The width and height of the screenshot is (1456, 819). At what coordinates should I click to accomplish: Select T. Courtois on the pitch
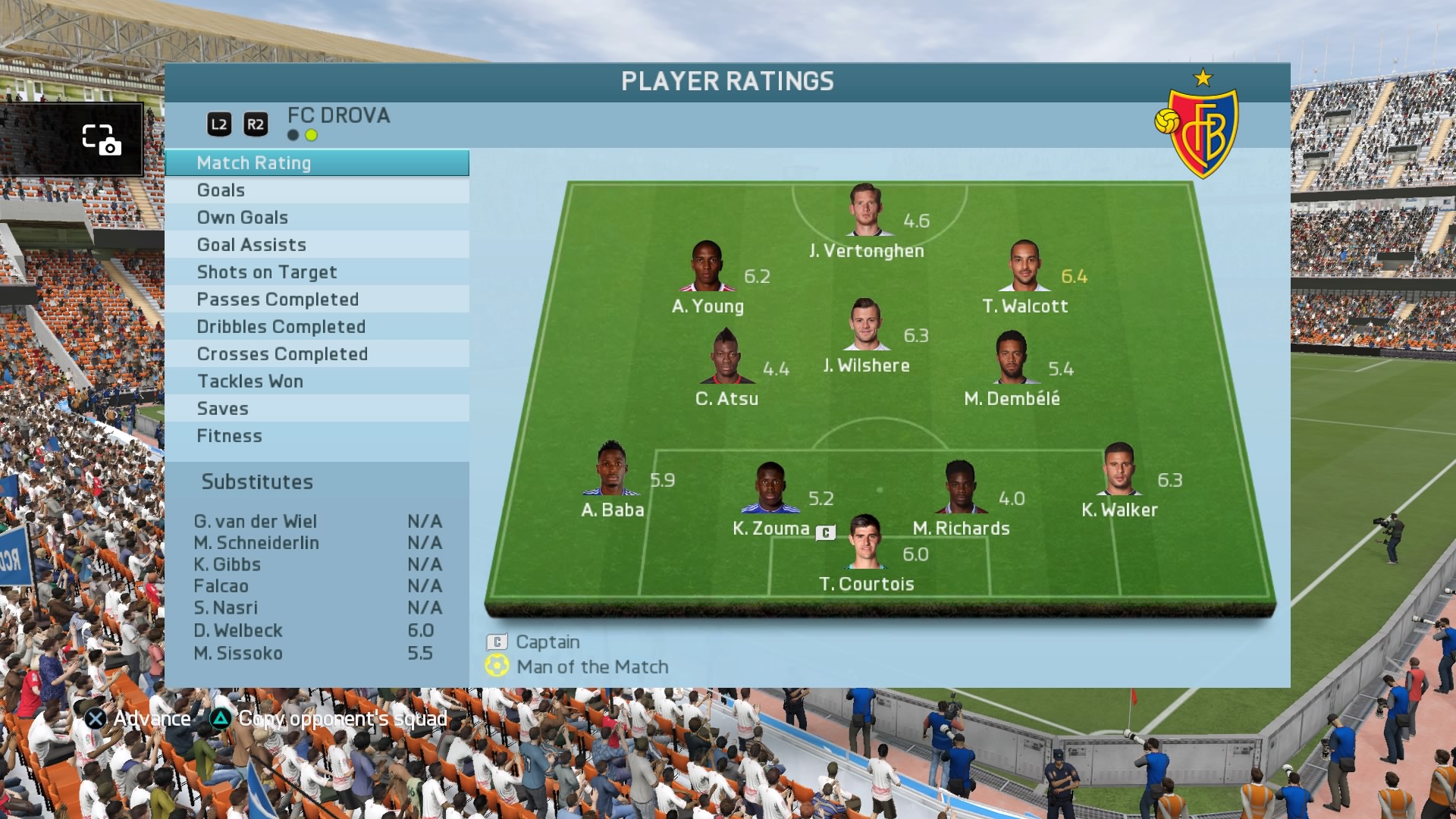[x=864, y=542]
